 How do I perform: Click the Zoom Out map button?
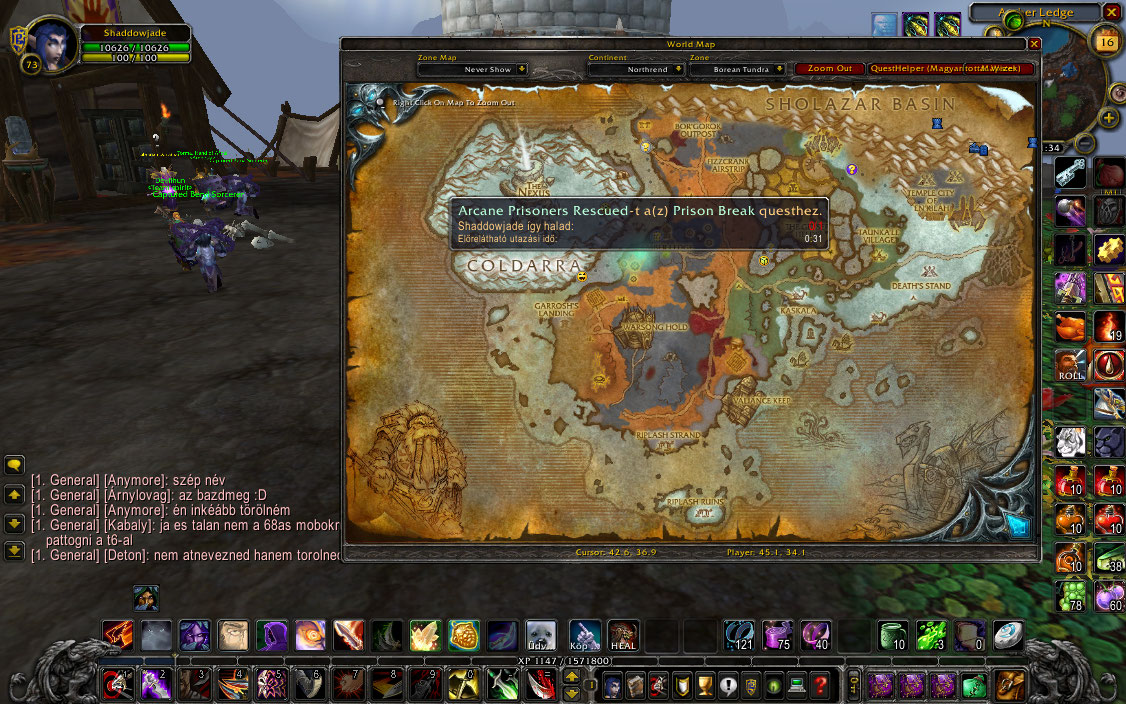tap(829, 69)
